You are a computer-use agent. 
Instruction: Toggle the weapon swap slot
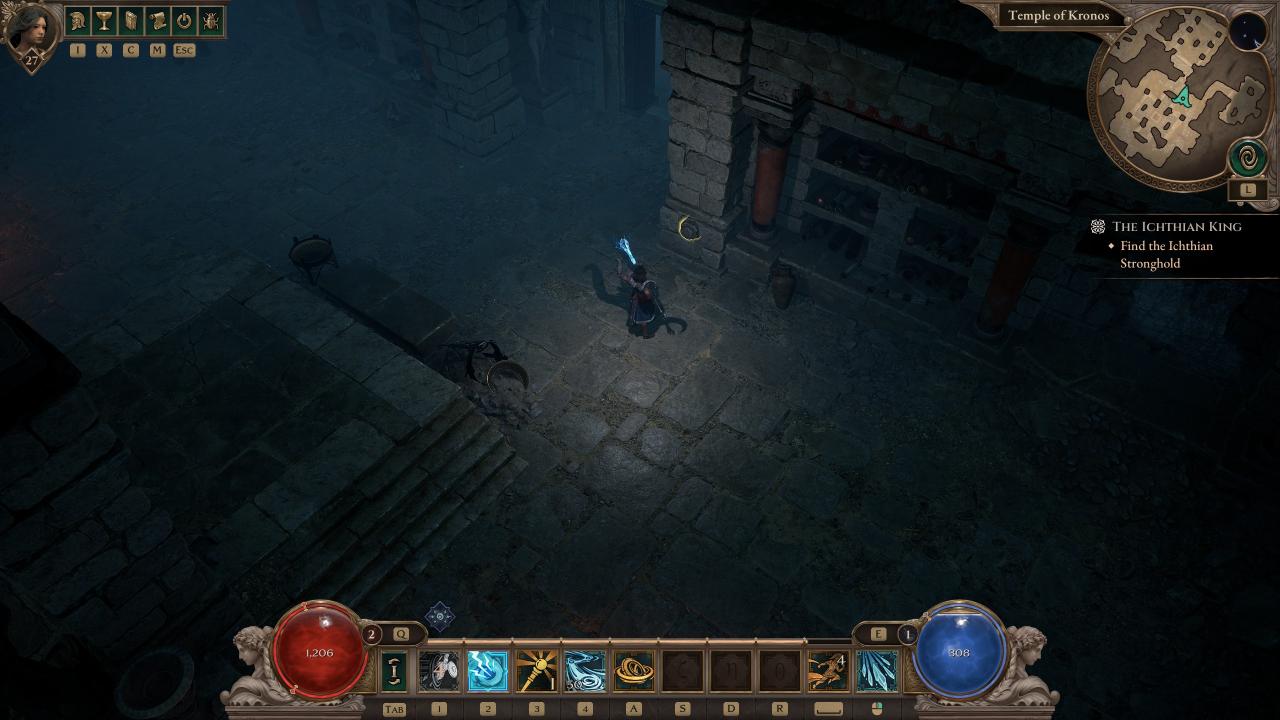394,671
